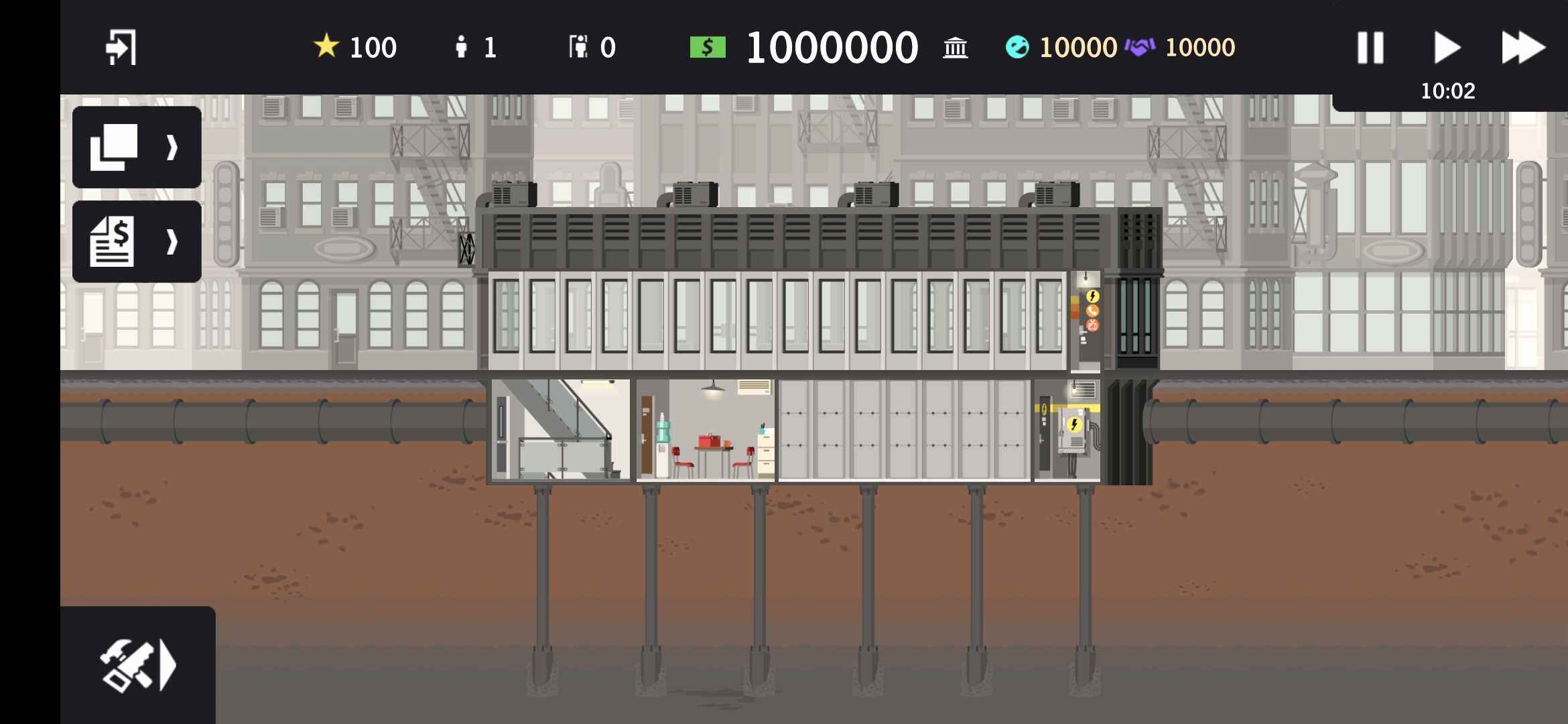
Task: Open the build tools menu
Action: click(137, 665)
